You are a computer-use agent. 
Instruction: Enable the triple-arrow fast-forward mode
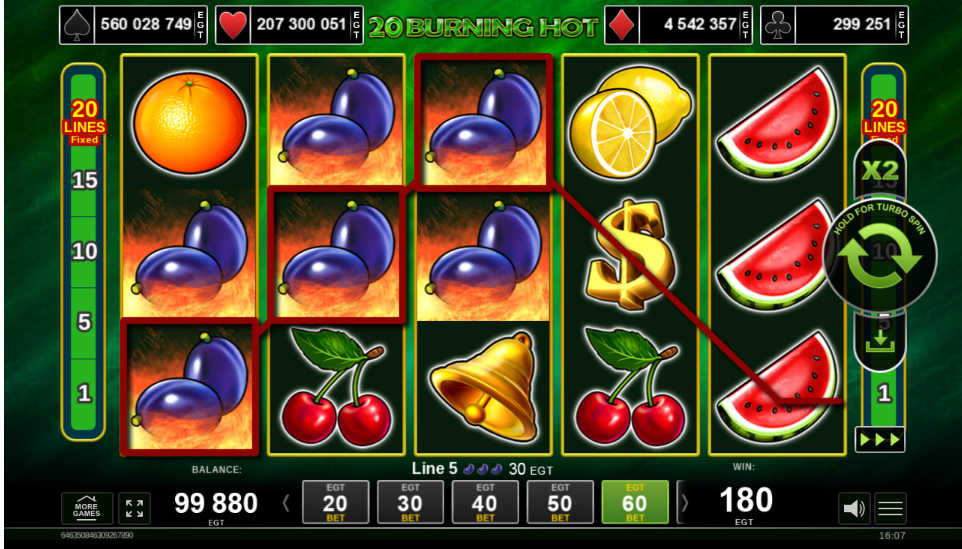(x=880, y=439)
